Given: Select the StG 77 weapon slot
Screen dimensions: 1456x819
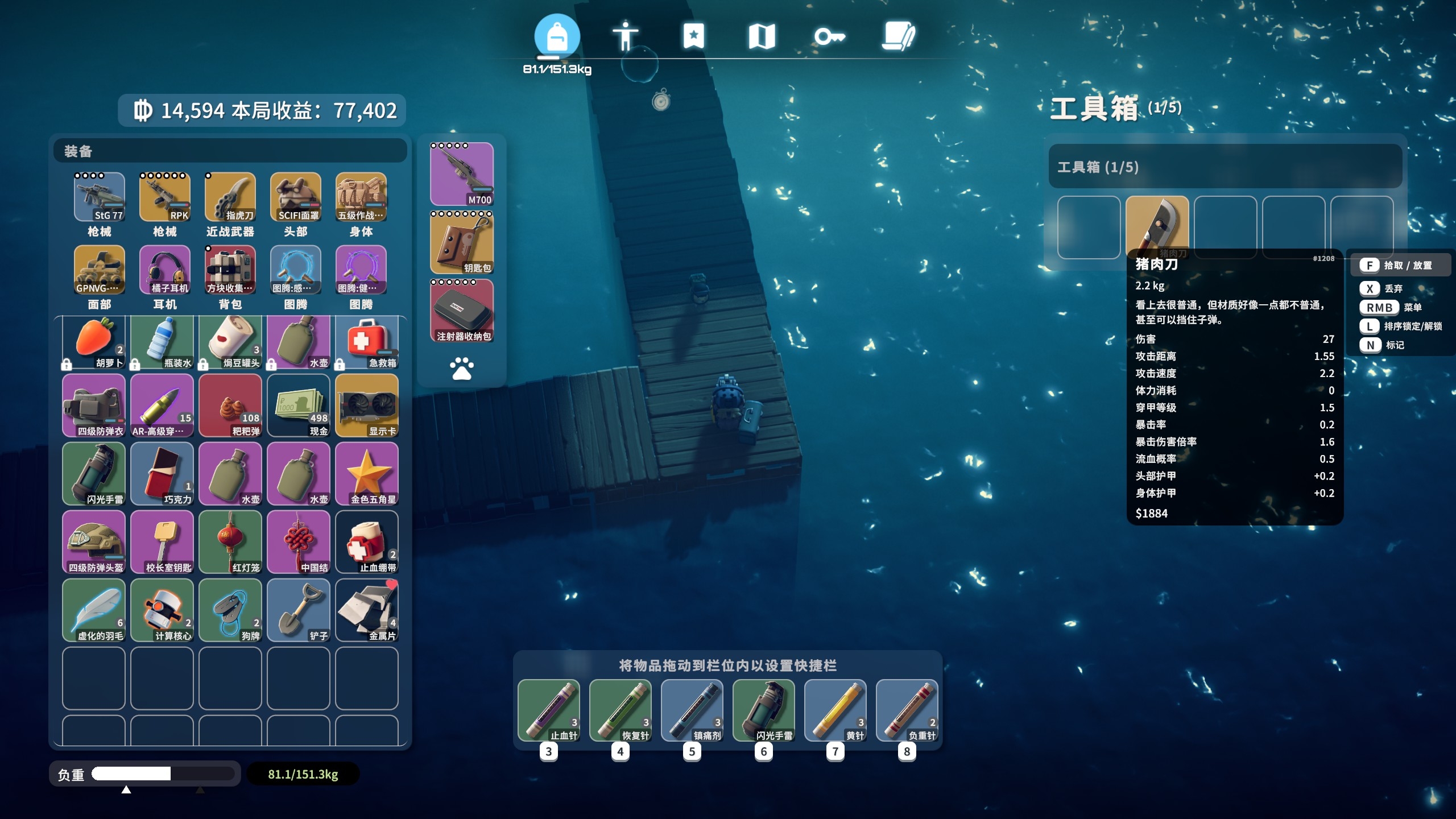Looking at the screenshot, I should 100,197.
